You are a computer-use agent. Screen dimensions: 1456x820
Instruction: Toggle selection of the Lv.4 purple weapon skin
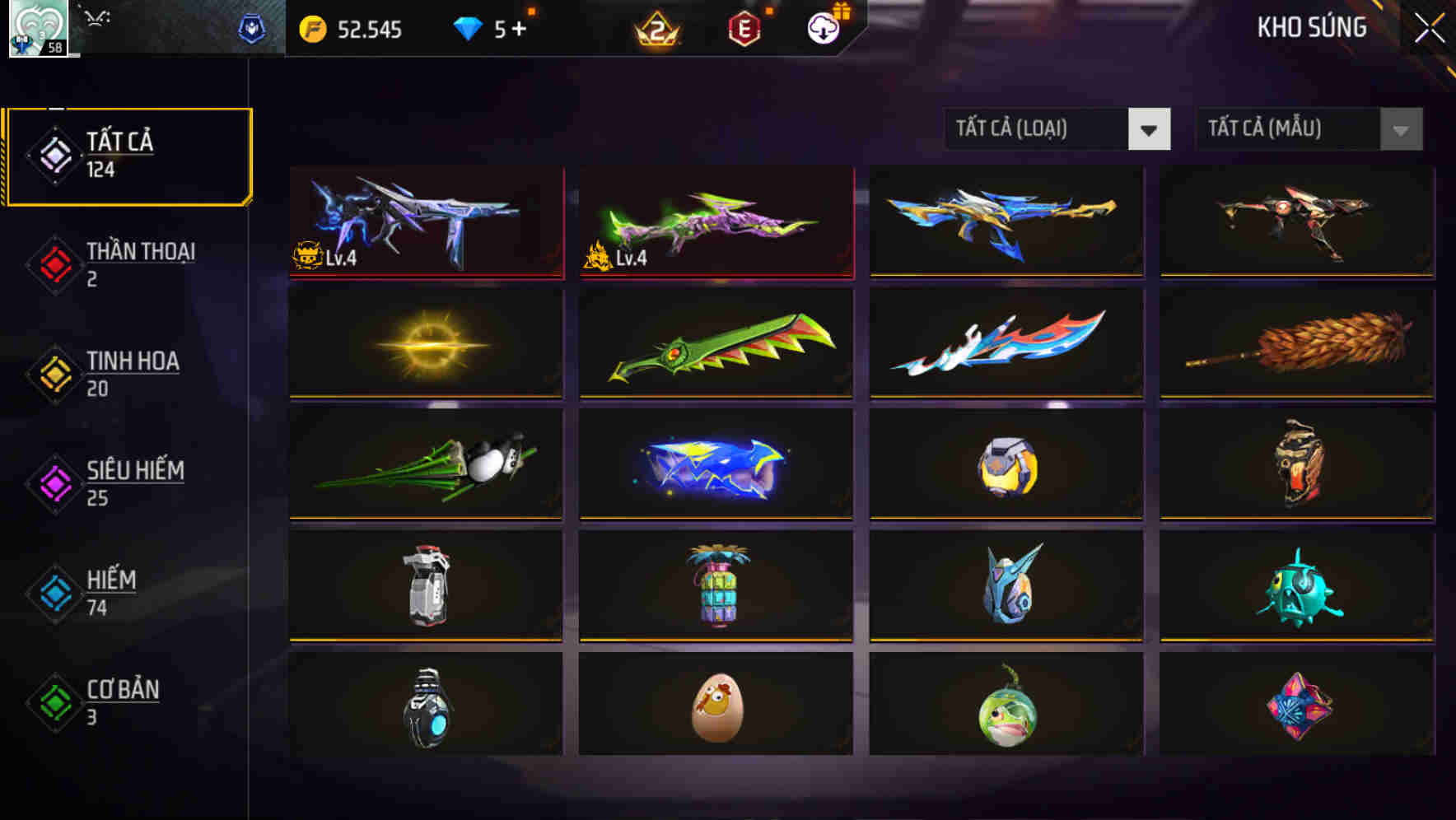coord(425,222)
